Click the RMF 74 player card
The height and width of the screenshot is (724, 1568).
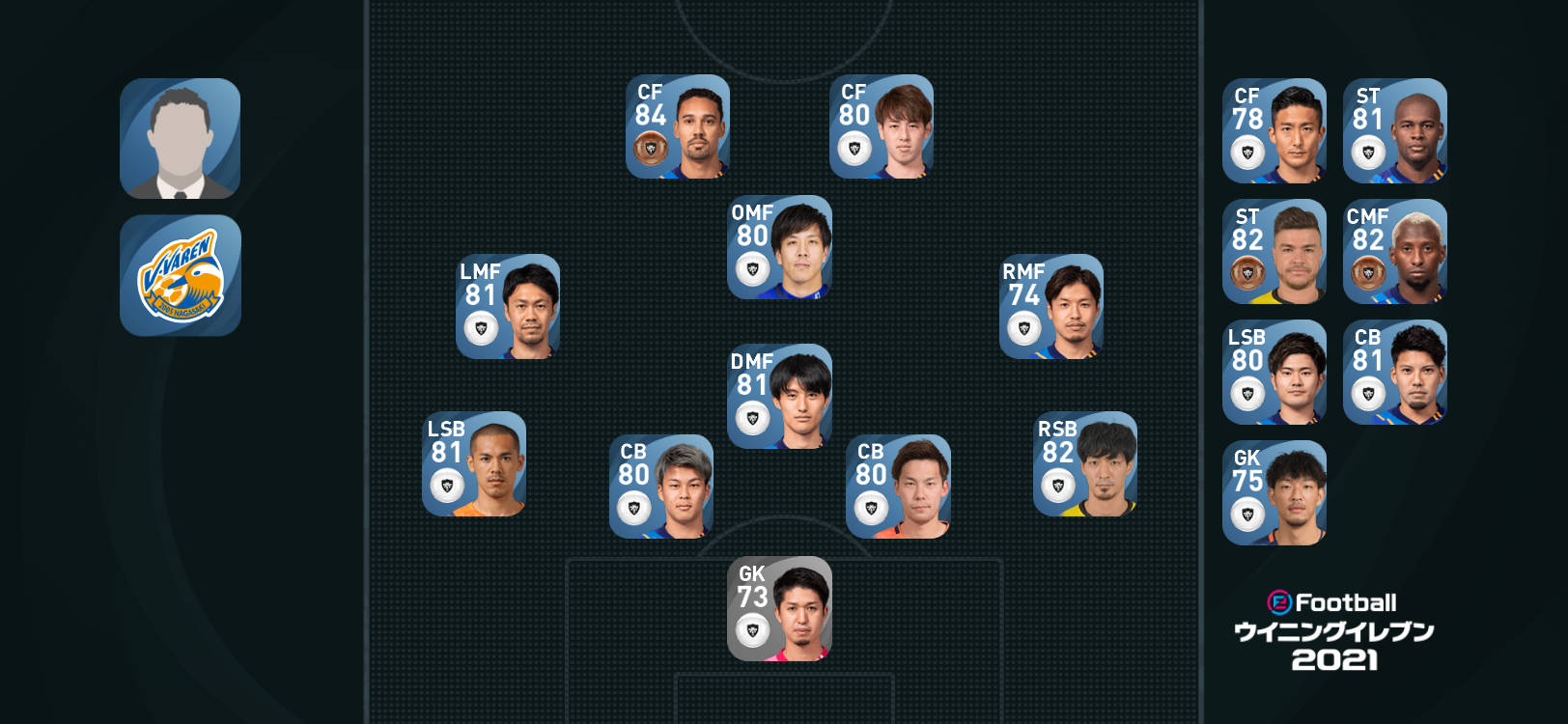coord(1051,306)
